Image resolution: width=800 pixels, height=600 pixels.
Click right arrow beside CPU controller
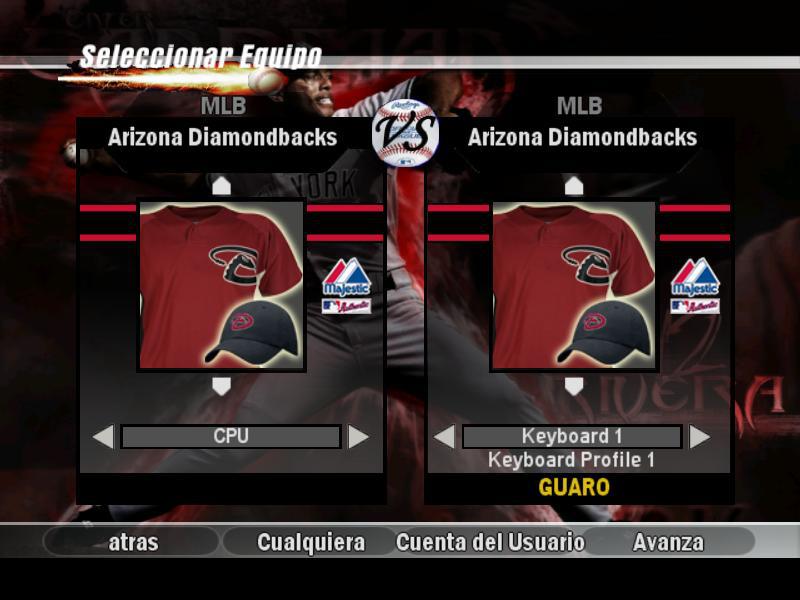click(x=358, y=437)
